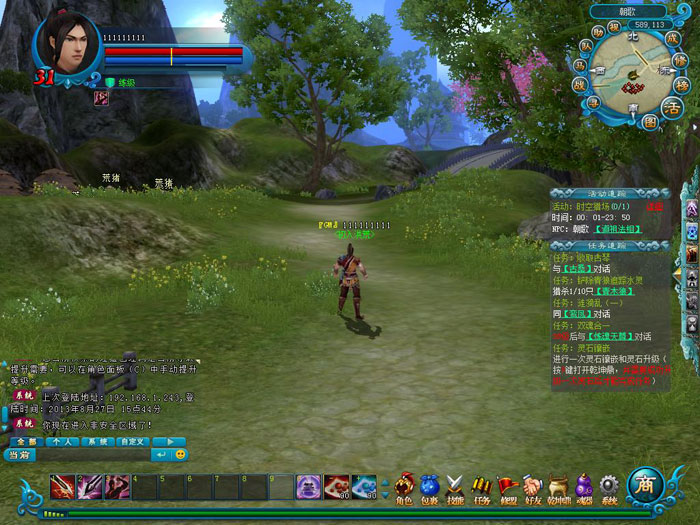Open the 任务 quest log
This screenshot has height=525, width=700.
(x=482, y=487)
